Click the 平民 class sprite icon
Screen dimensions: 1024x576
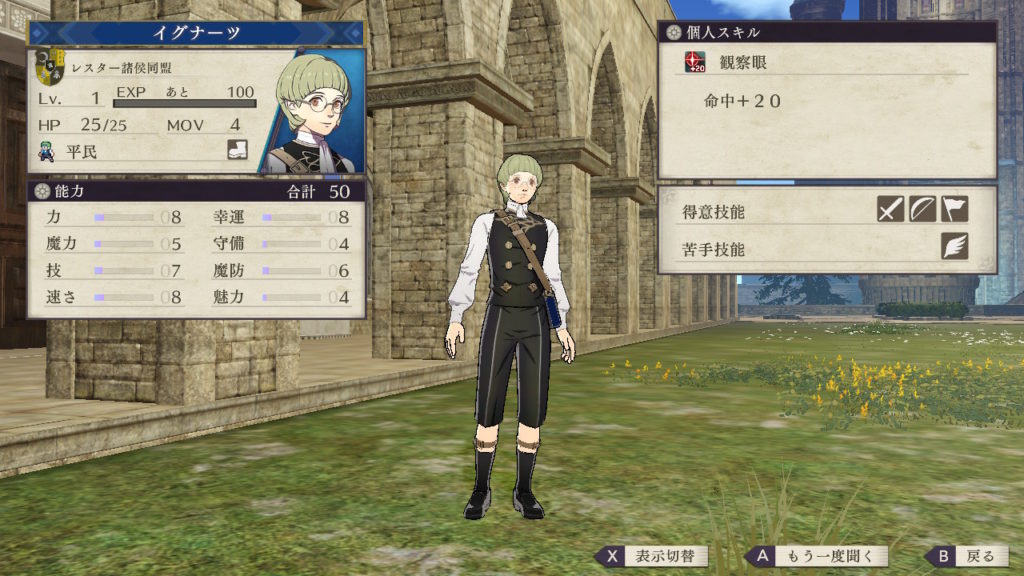click(47, 152)
